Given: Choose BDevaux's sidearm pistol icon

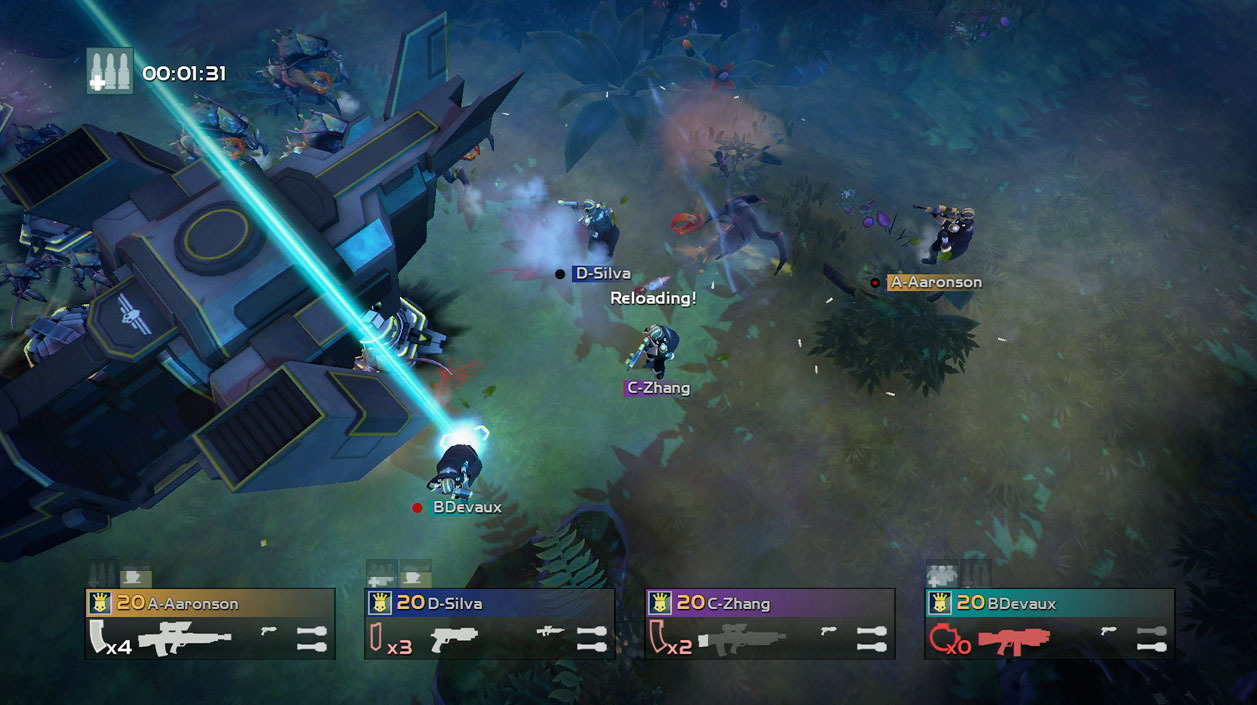Looking at the screenshot, I should 1108,630.
